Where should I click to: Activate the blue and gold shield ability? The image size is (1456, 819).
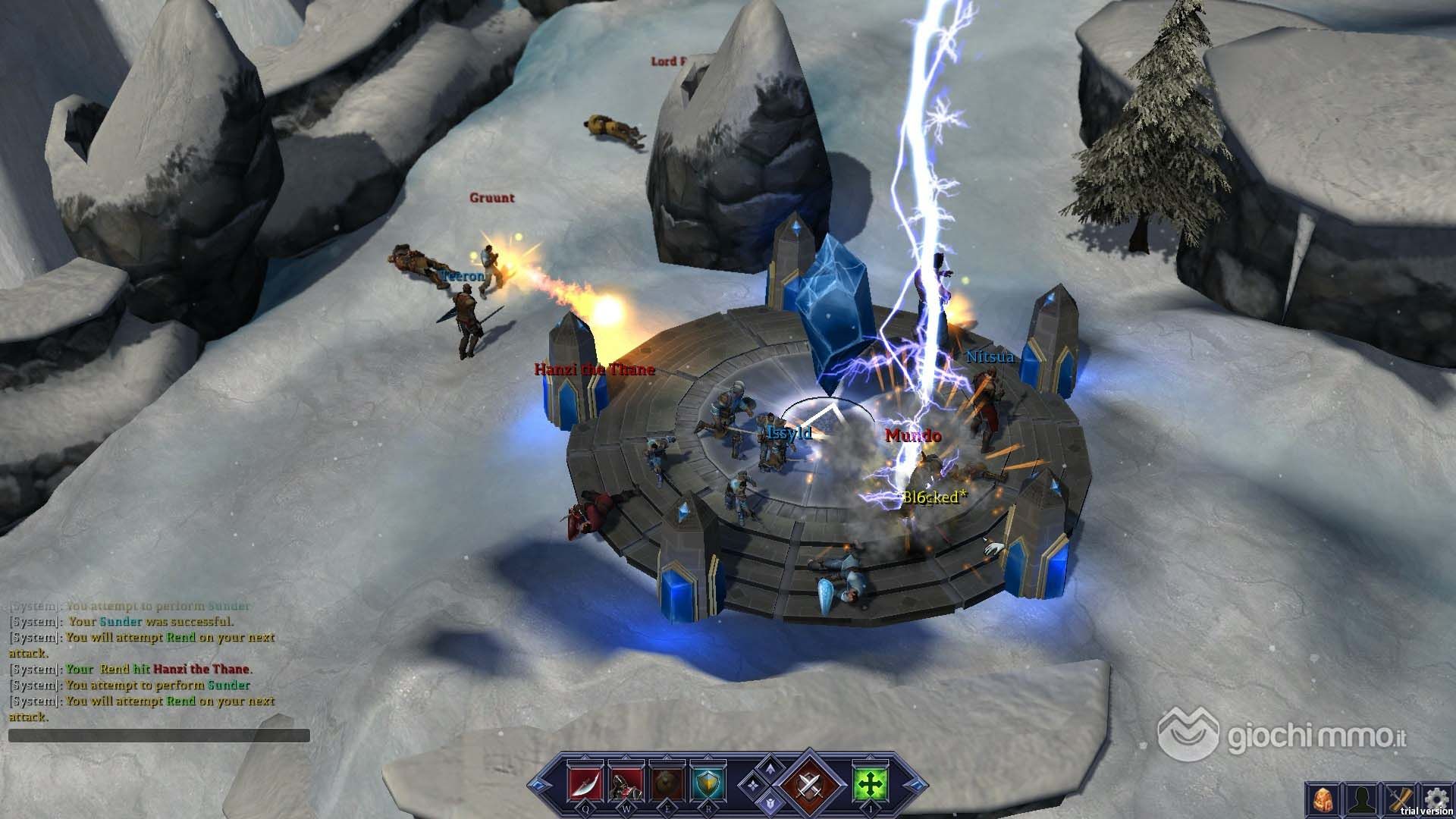tap(709, 783)
